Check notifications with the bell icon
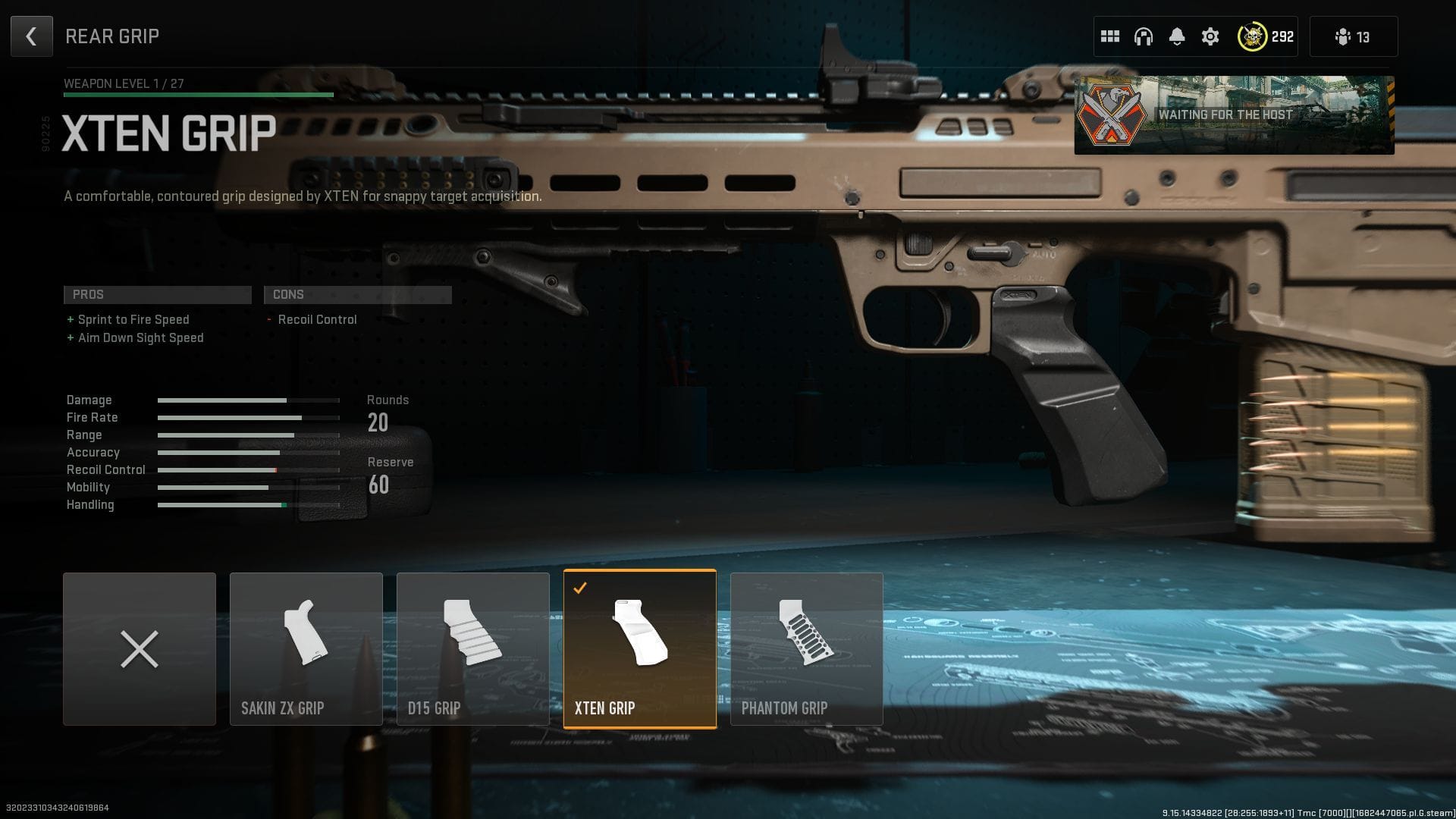Screen dimensions: 1456x819 coord(1177,36)
